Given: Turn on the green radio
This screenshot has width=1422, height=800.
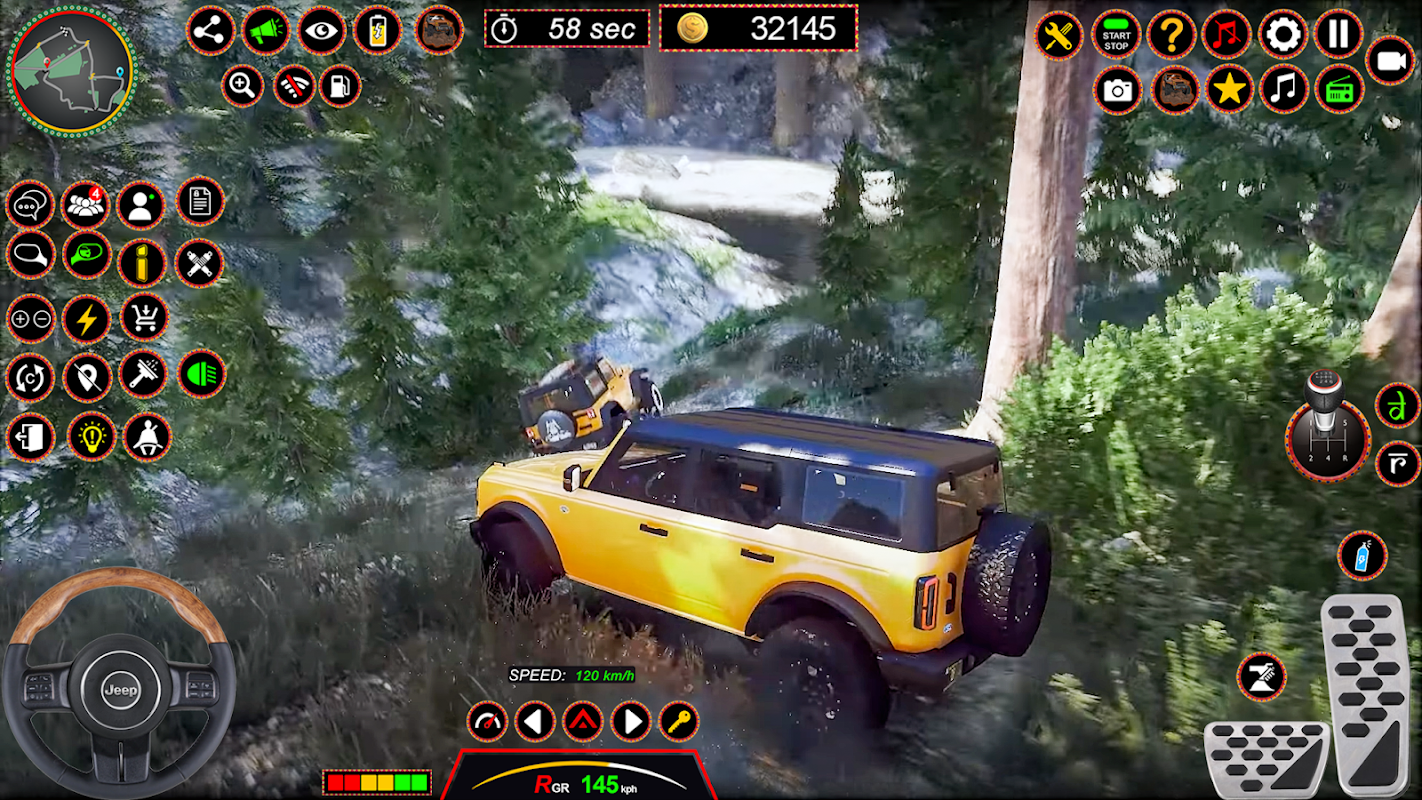Looking at the screenshot, I should pyautogui.click(x=1339, y=91).
